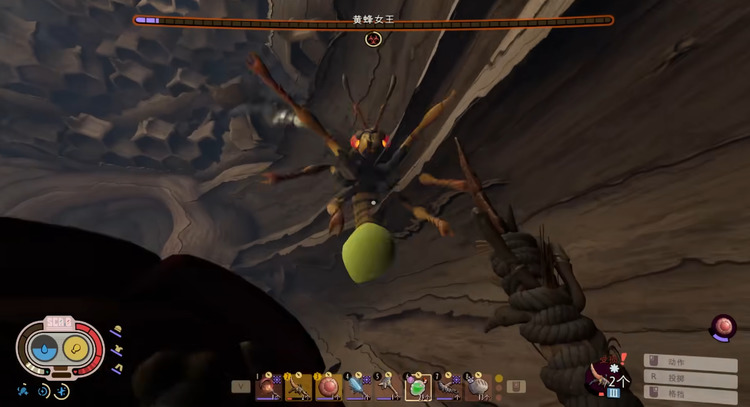Click the pink orb icon at lower right
The height and width of the screenshot is (407, 750).
pos(722,328)
